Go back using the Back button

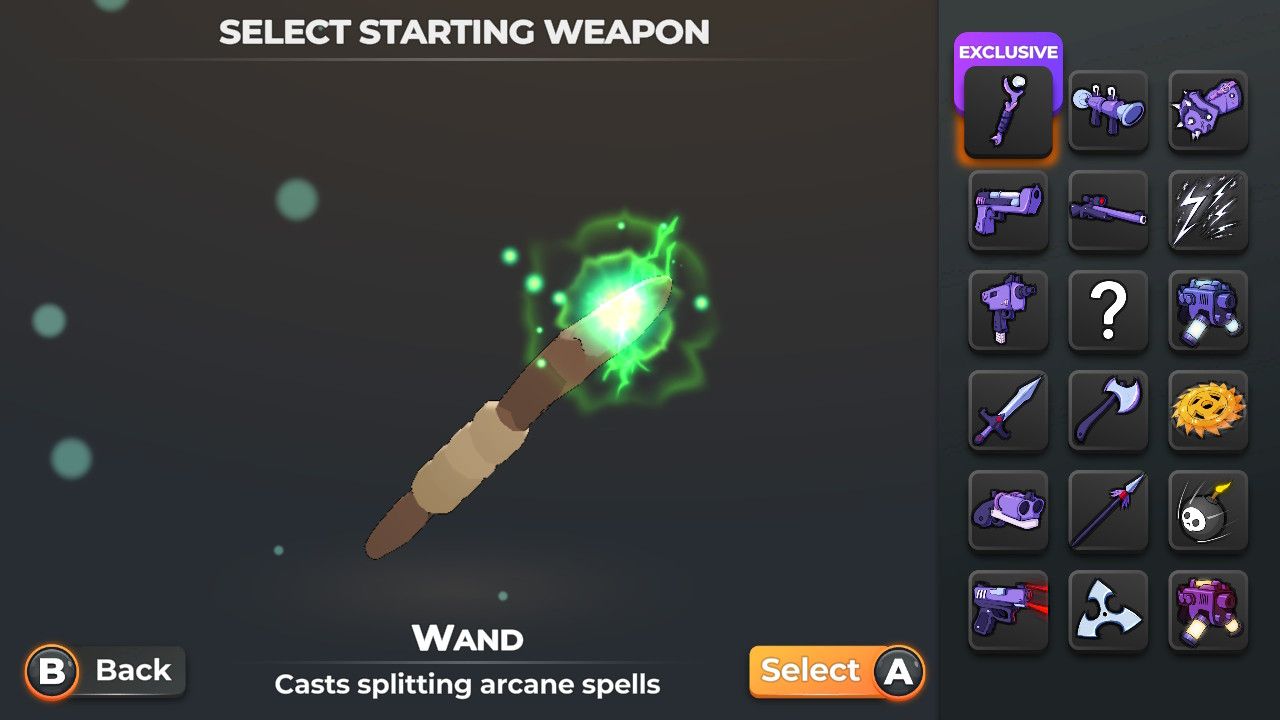pos(106,671)
